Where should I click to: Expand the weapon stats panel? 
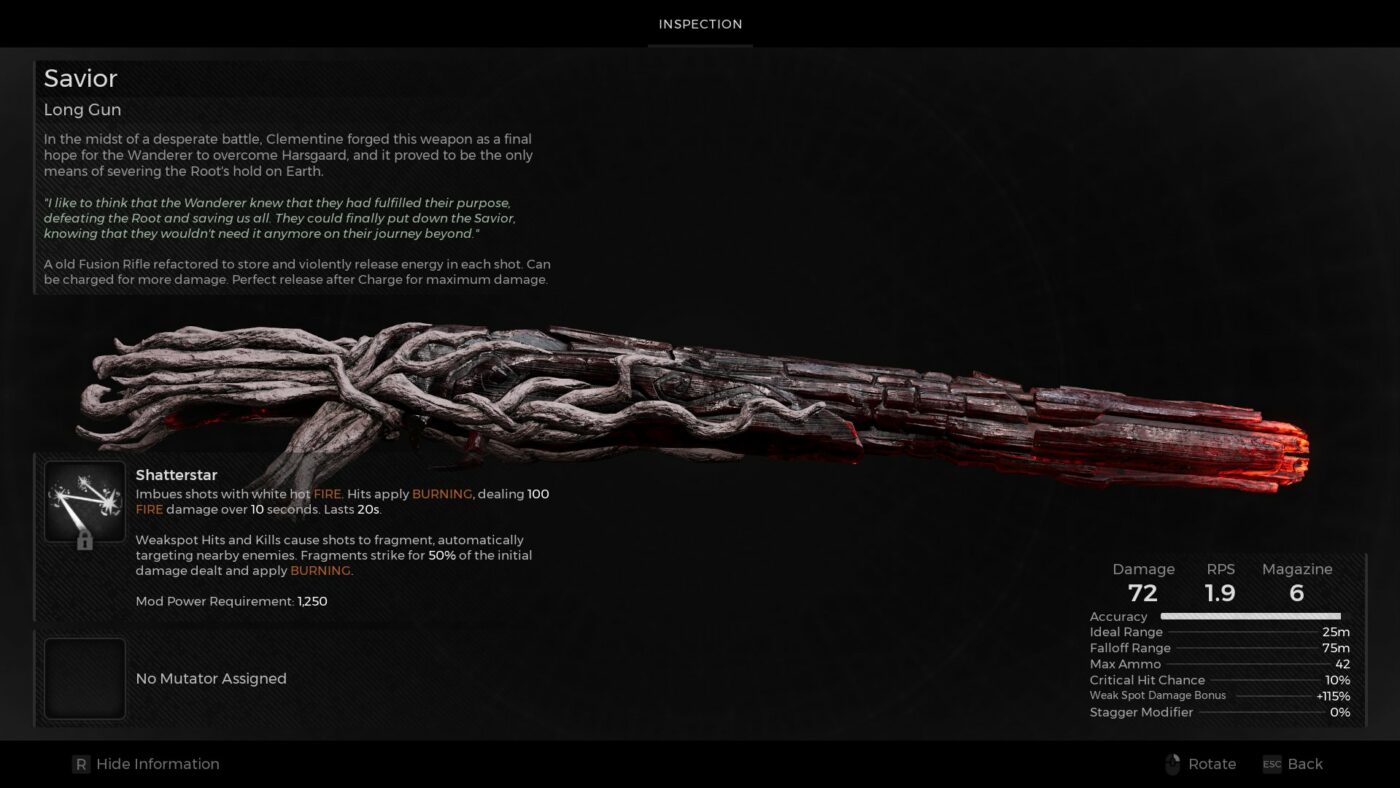[1220, 640]
